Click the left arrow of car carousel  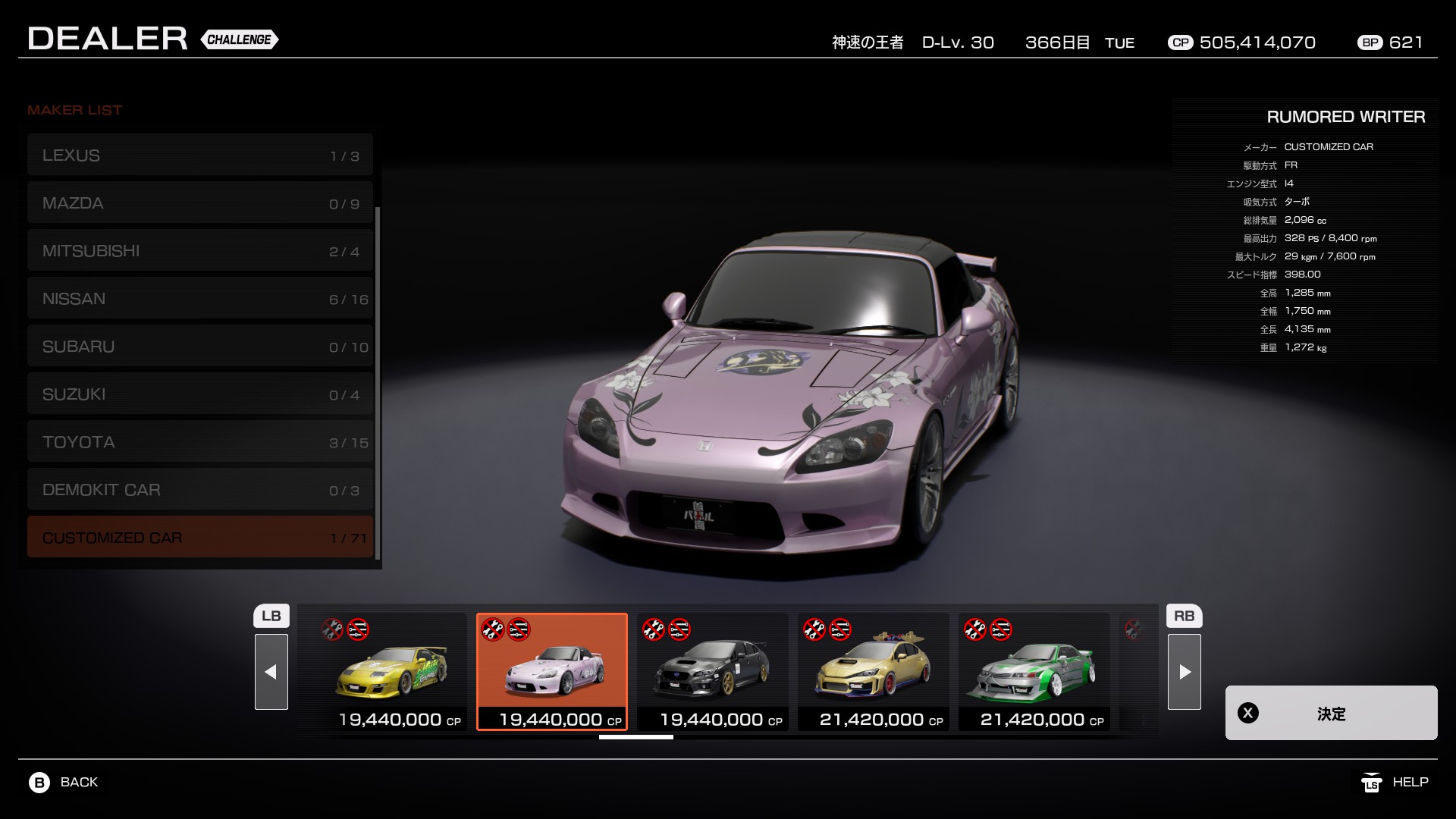[271, 672]
